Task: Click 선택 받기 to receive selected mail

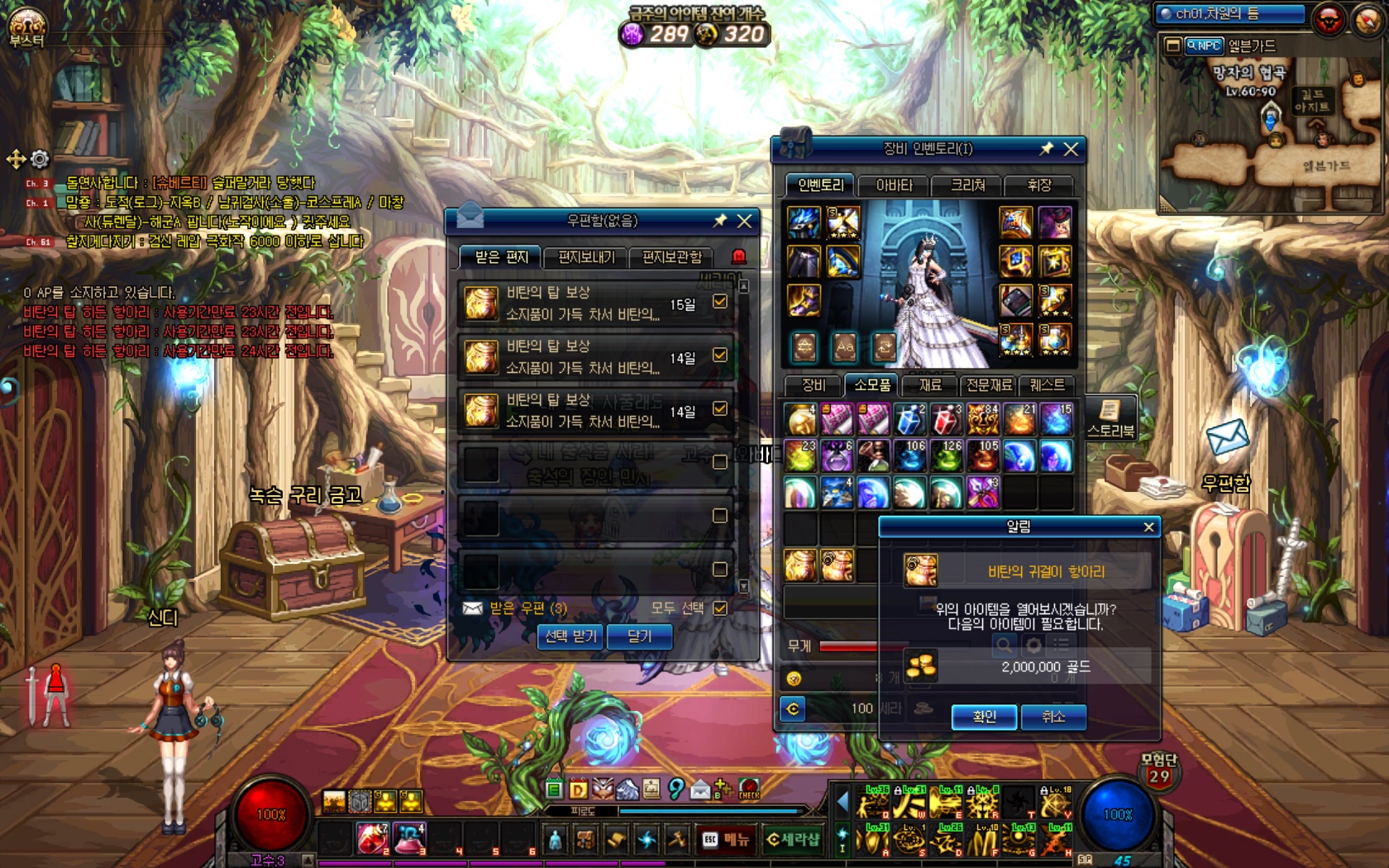Action: coord(570,637)
